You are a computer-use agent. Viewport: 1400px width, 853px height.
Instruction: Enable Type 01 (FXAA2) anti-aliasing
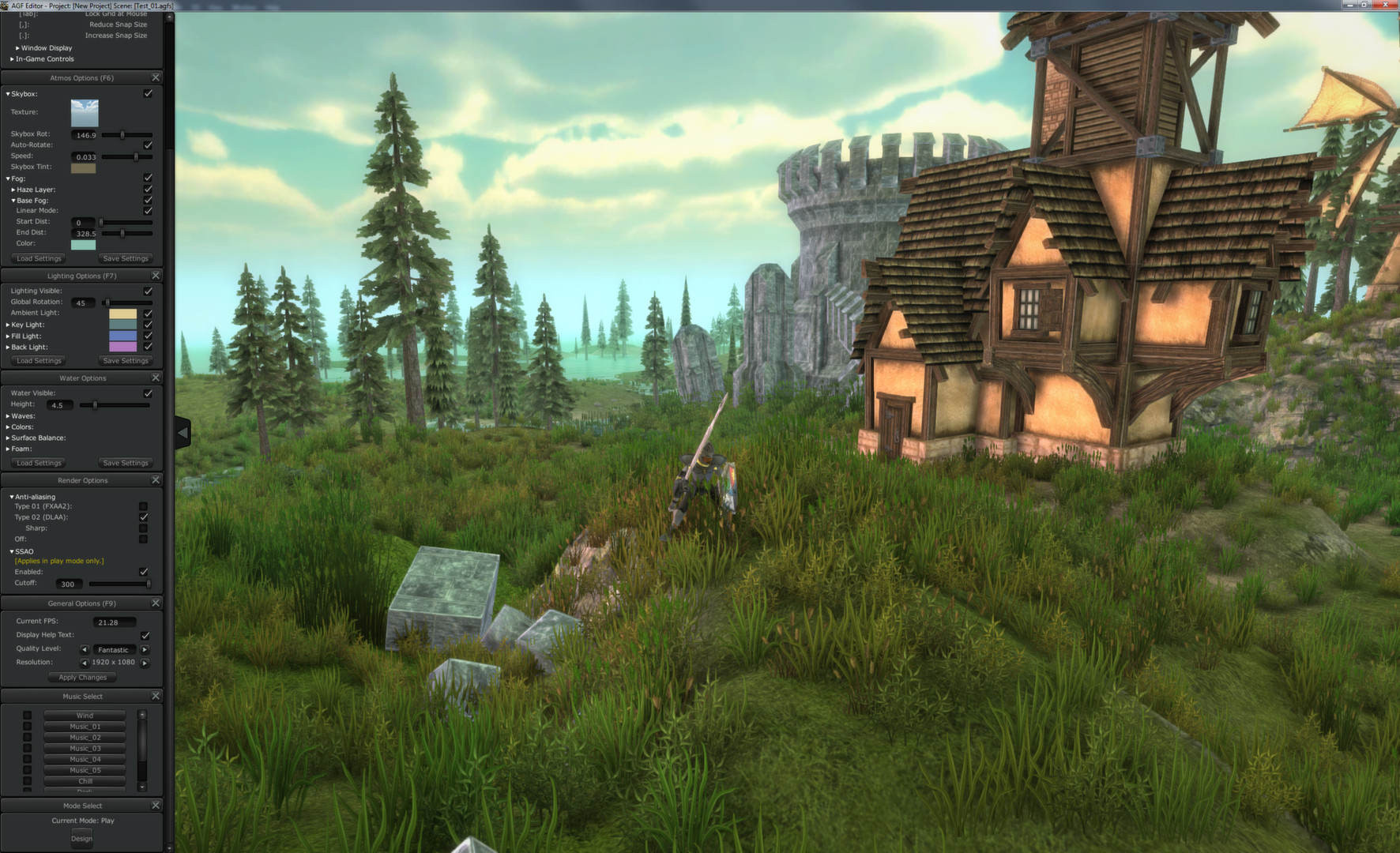tap(143, 505)
